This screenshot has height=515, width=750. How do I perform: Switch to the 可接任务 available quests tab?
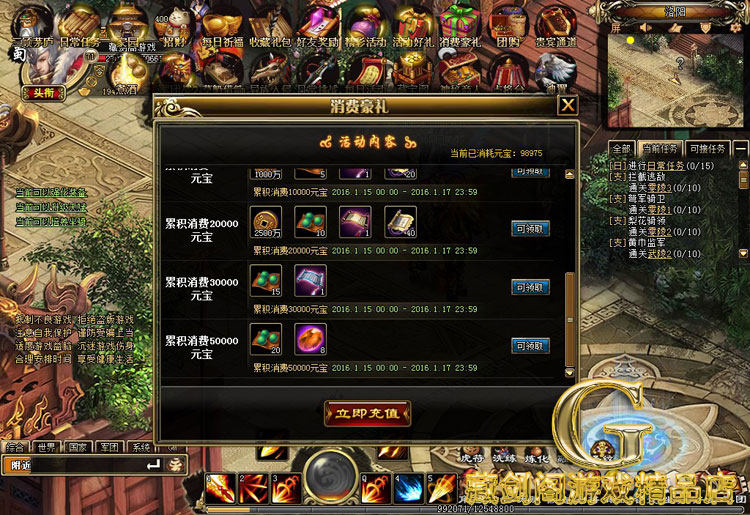coord(707,149)
